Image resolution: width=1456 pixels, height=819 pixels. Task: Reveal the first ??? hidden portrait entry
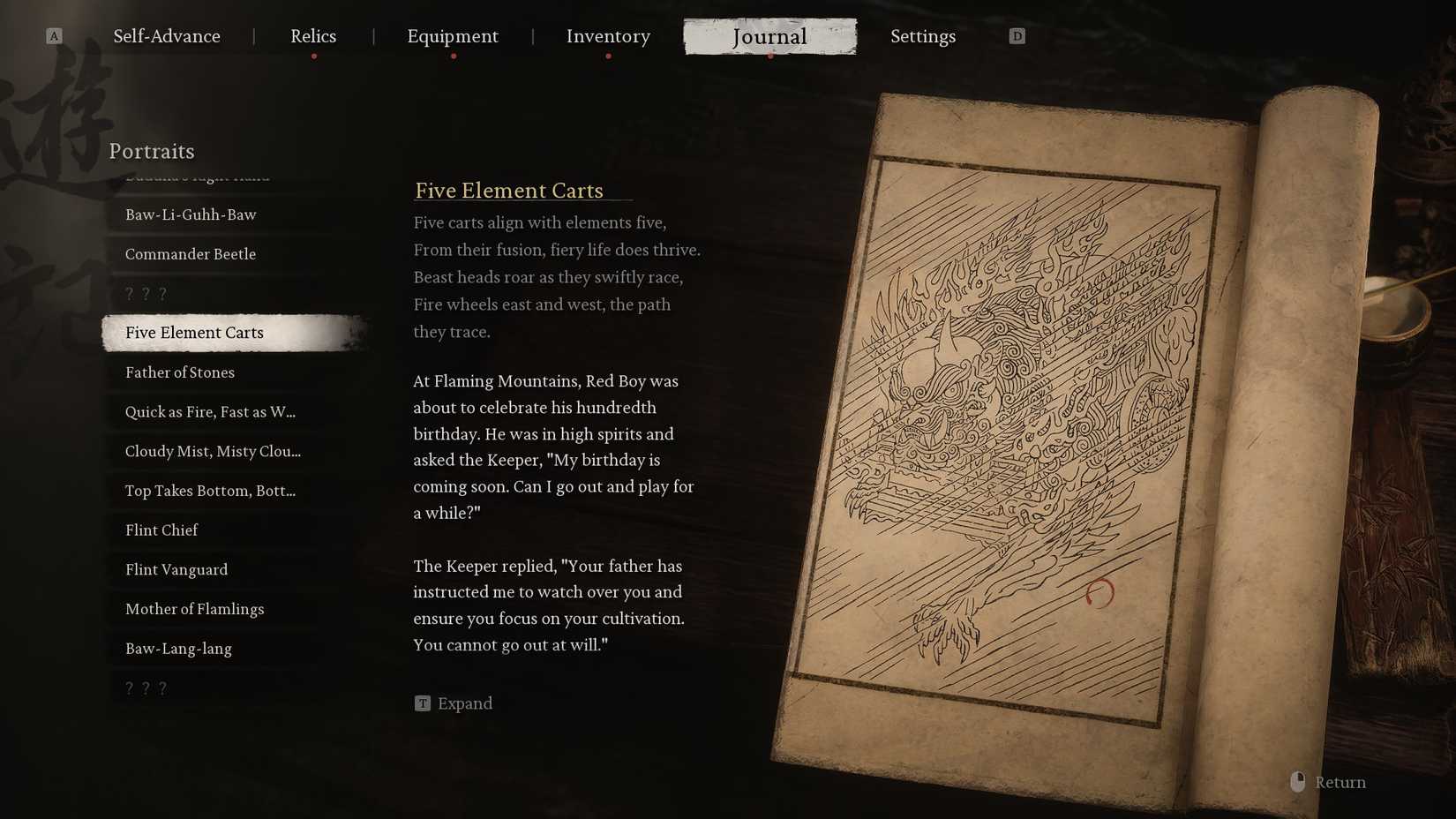click(x=145, y=293)
